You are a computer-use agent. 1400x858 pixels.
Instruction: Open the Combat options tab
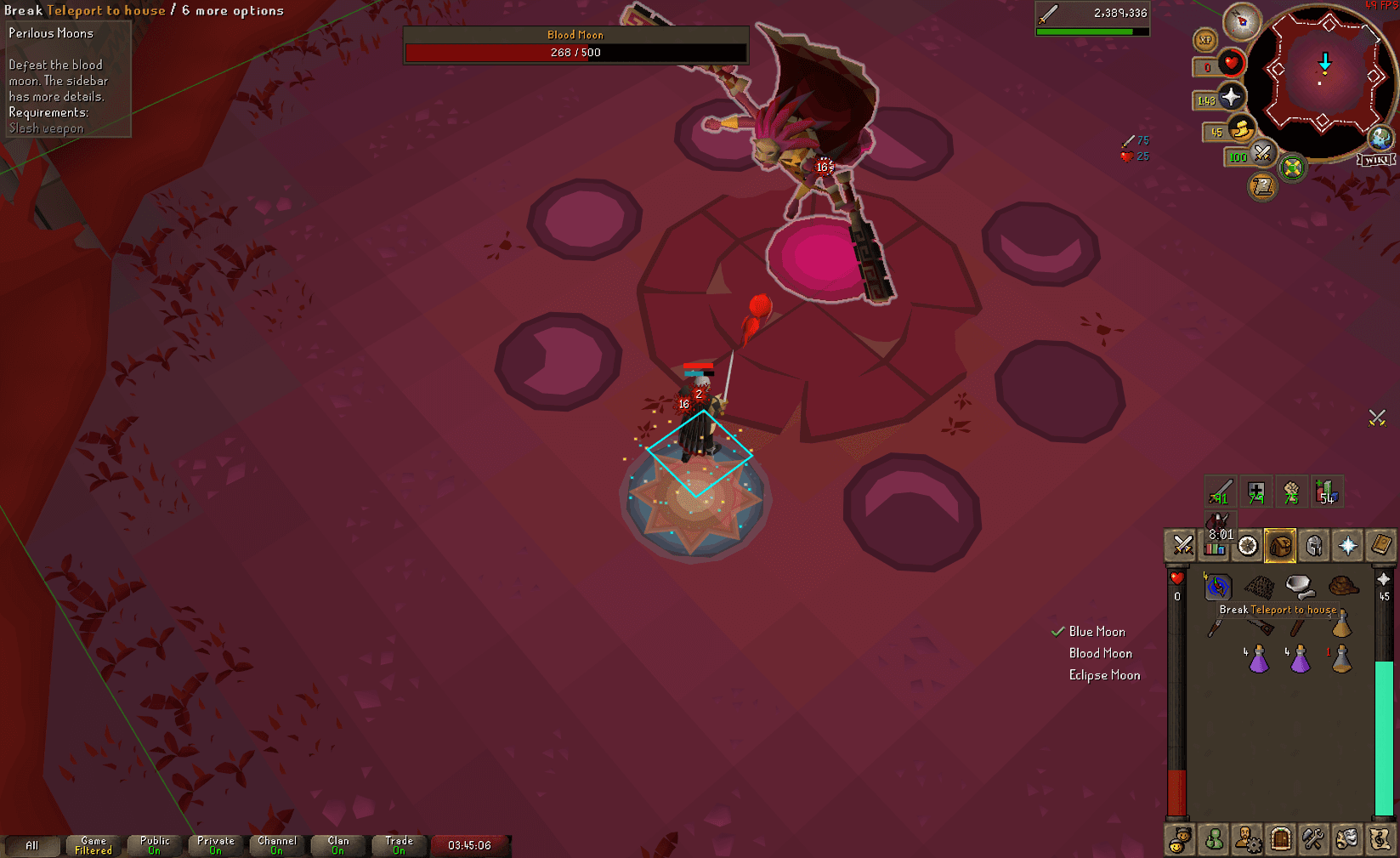(1182, 545)
